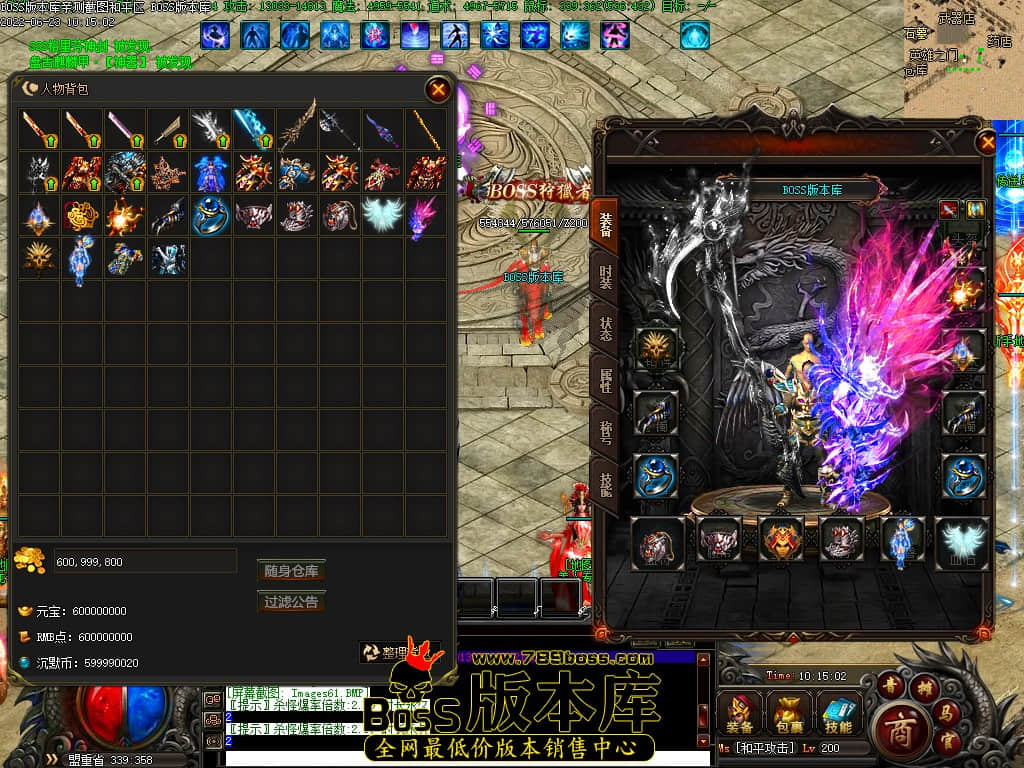Open the 包裹 bag button in bottom bar

click(788, 714)
